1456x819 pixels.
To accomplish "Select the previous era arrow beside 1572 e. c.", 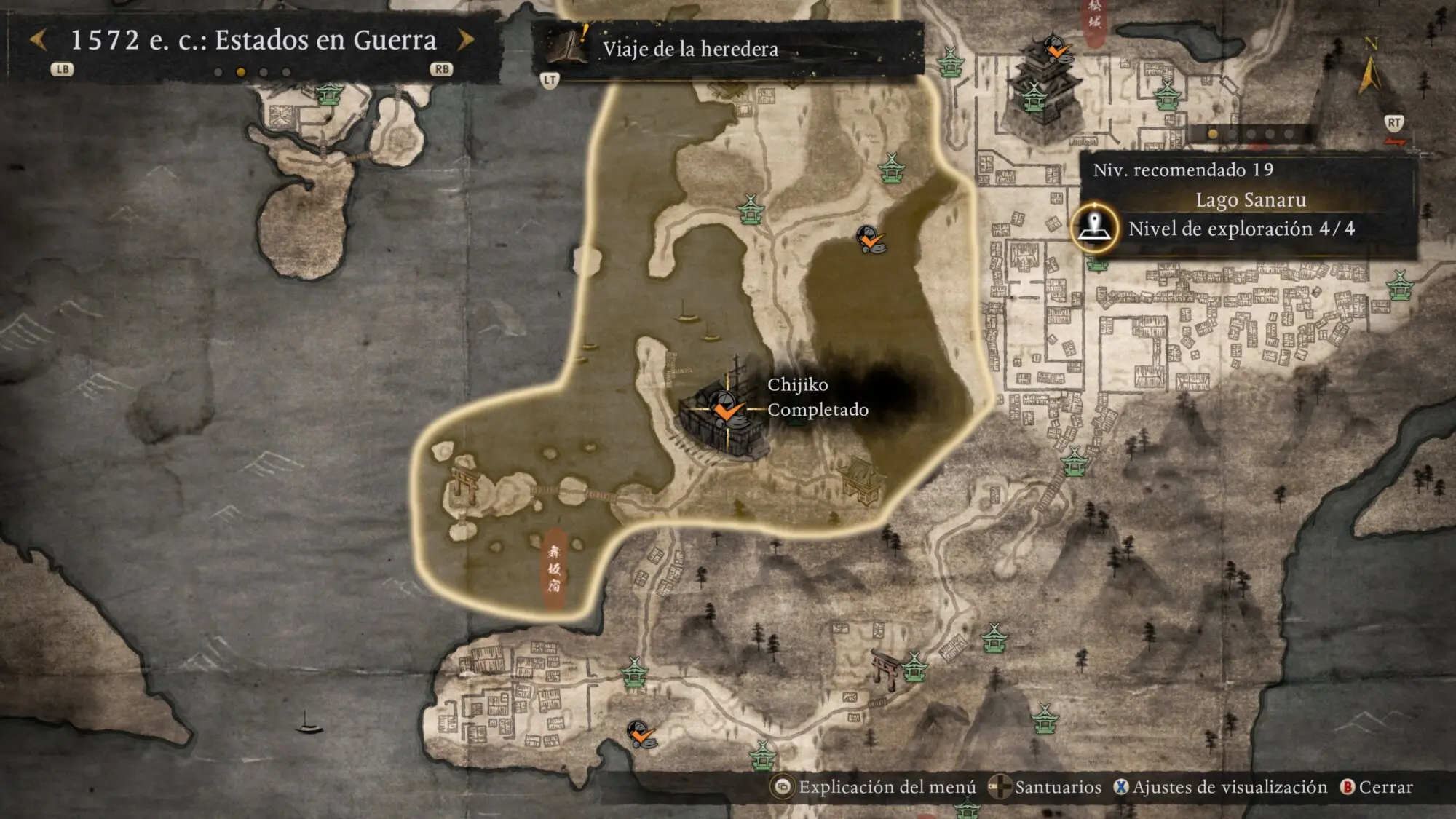I will click(x=39, y=40).
